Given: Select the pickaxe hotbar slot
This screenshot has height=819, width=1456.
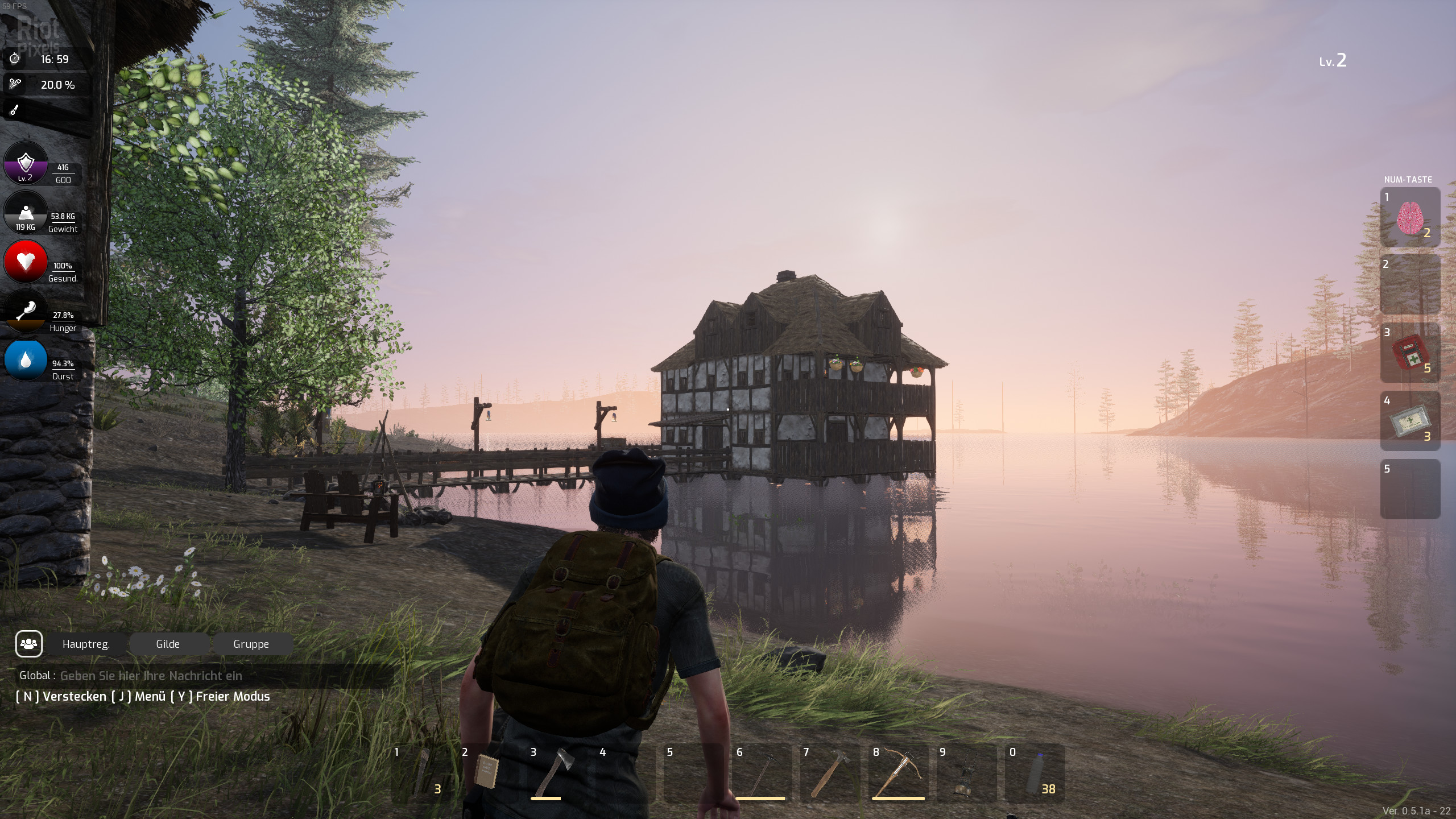Looking at the screenshot, I should [x=761, y=772].
